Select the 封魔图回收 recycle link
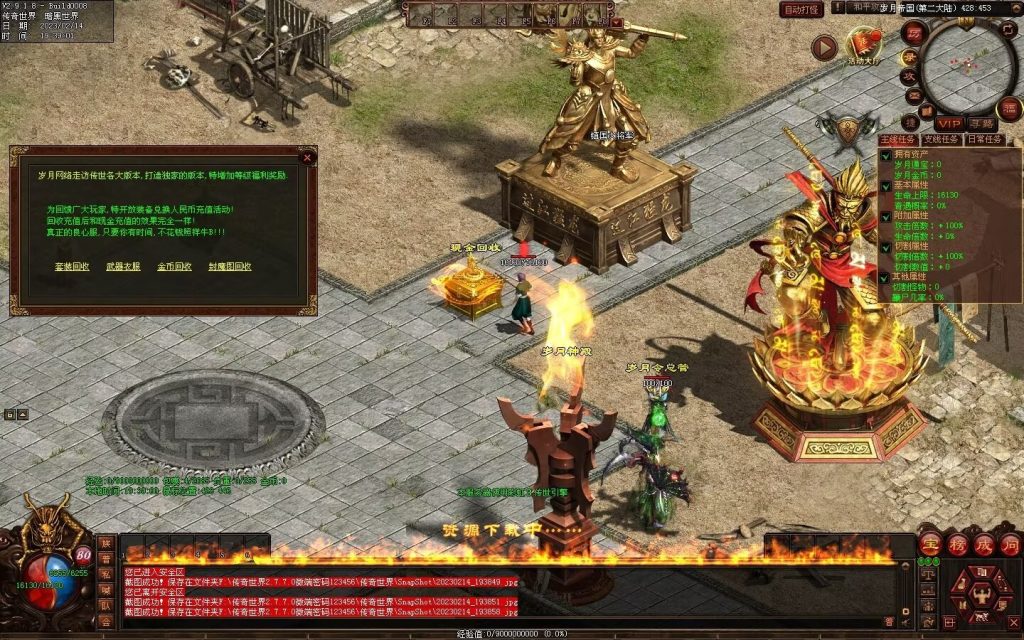Image resolution: width=1024 pixels, height=640 pixels. (230, 267)
